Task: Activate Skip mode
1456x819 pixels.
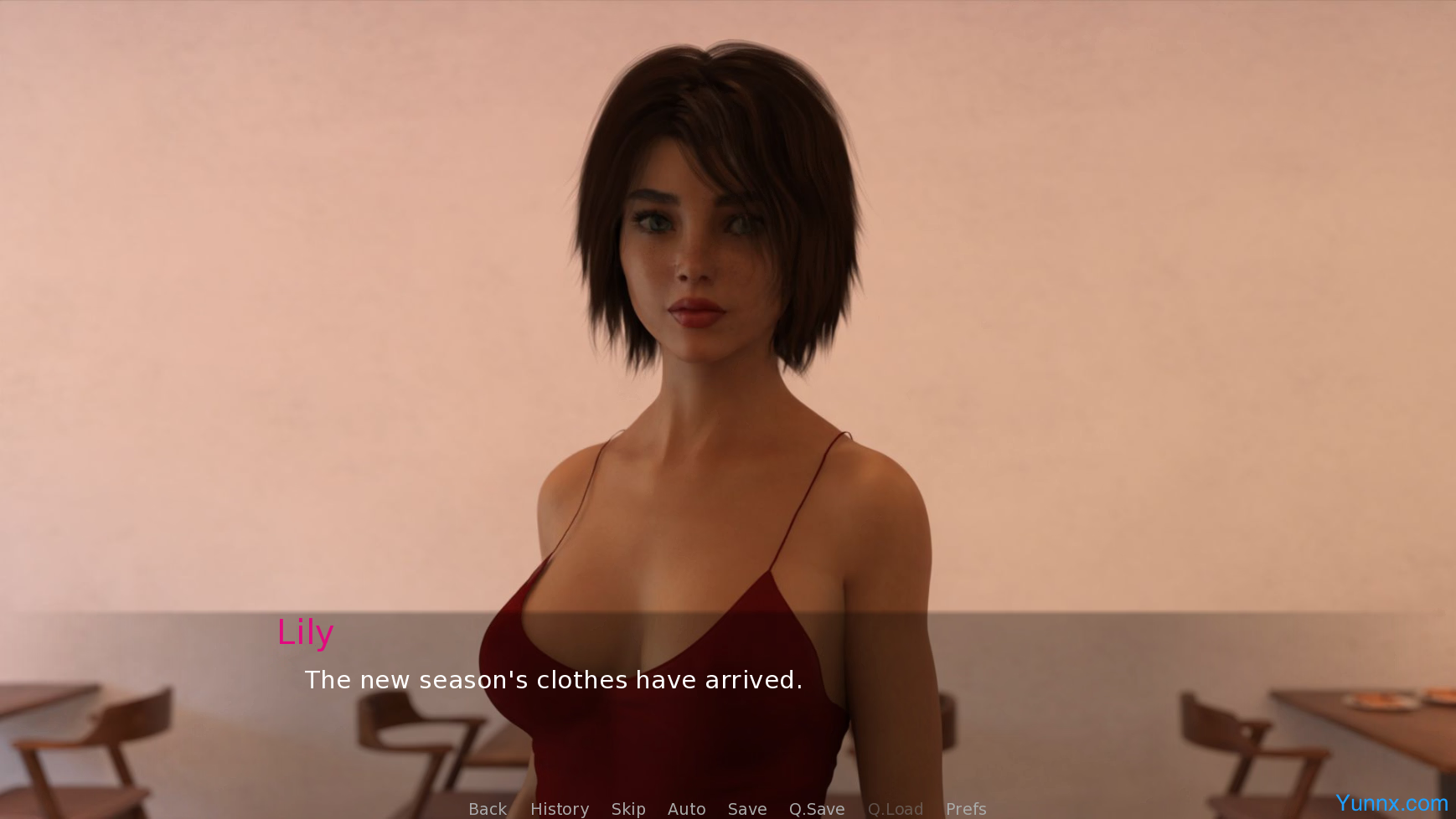Action: (x=628, y=809)
